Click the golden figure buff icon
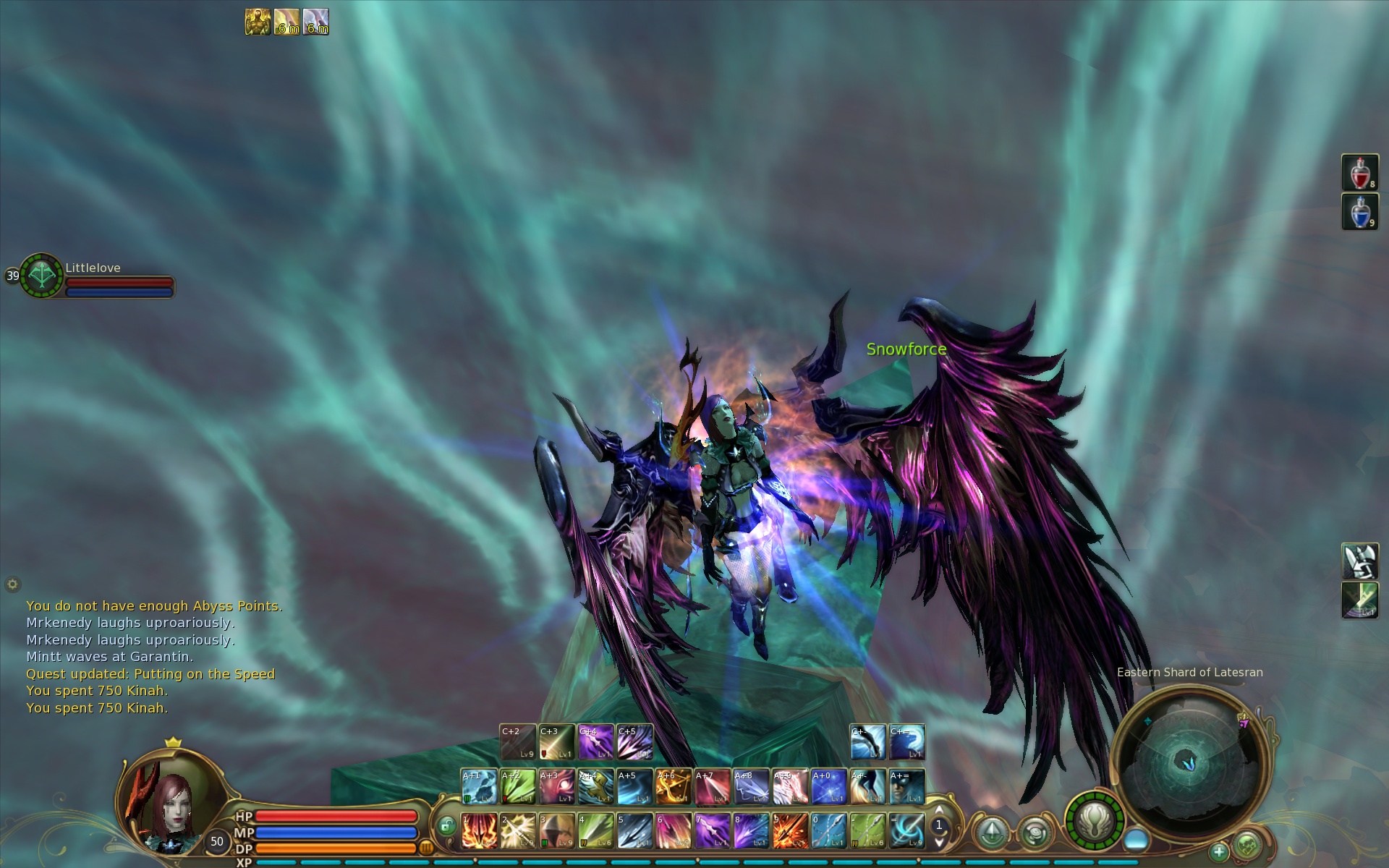This screenshot has width=1389, height=868. click(x=258, y=22)
